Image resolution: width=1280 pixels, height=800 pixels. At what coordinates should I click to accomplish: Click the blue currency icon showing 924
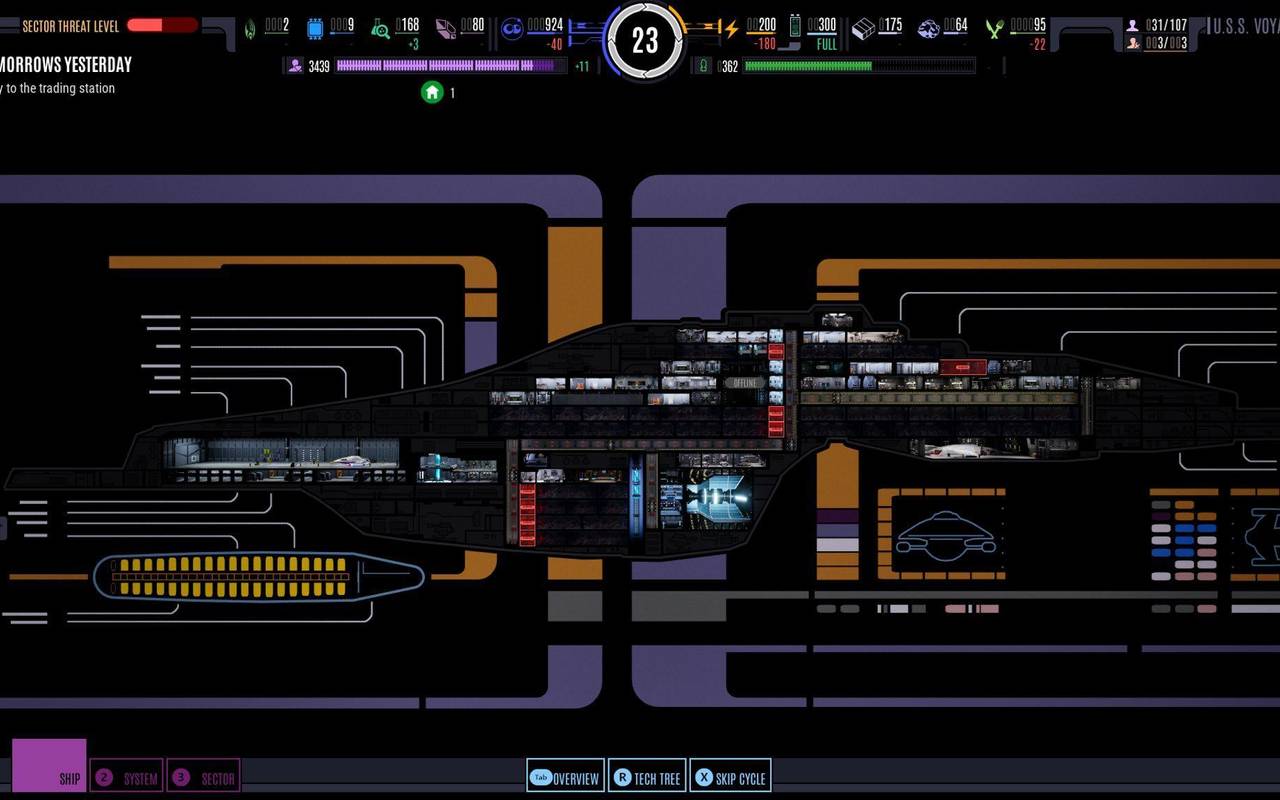[x=512, y=25]
